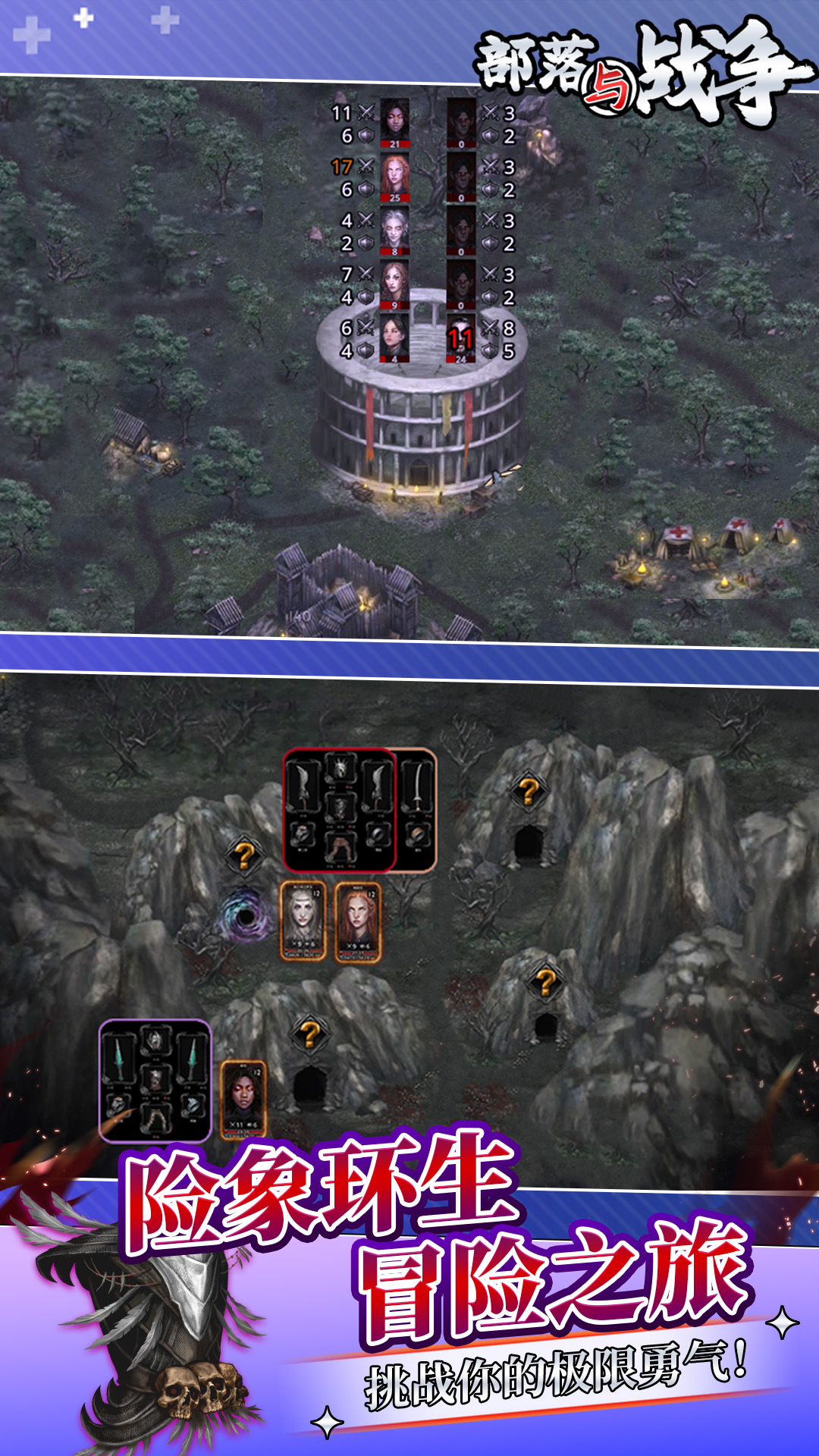Select the hero card with red face paint
The width and height of the screenshot is (819, 1456).
coord(243,1099)
